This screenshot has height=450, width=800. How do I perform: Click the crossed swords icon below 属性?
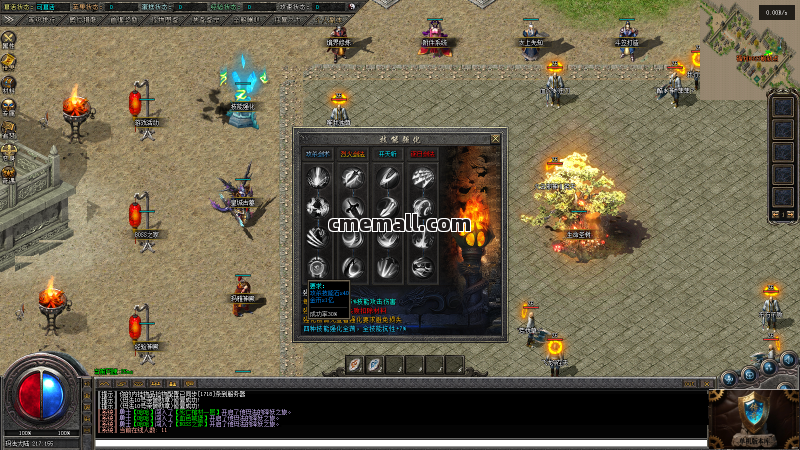[9, 61]
